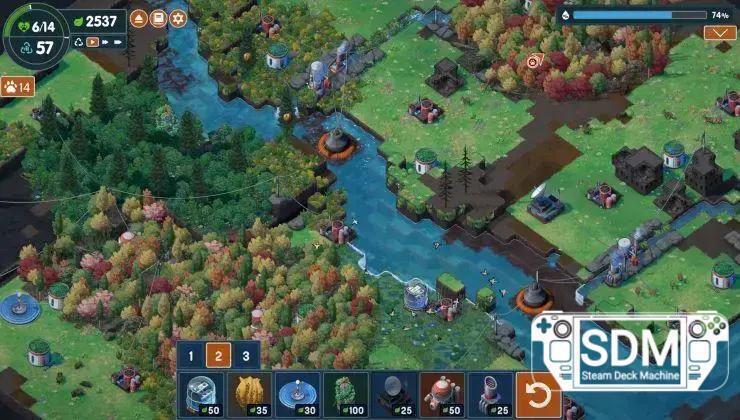Select the glass-tank building costing 50

pyautogui.click(x=203, y=395)
